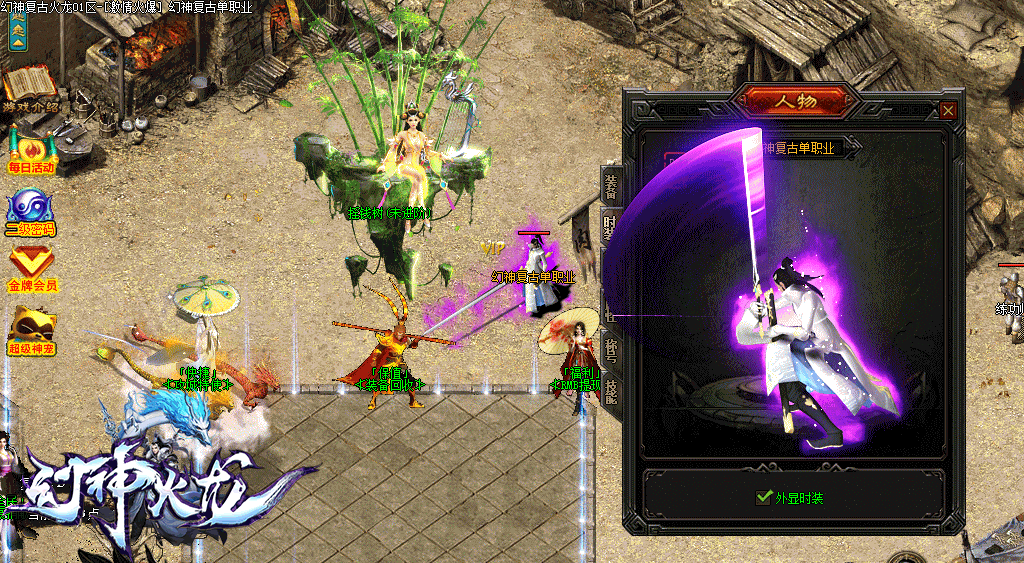Open the 超级神宠 super pet icon
This screenshot has width=1024, height=563.
(31, 330)
